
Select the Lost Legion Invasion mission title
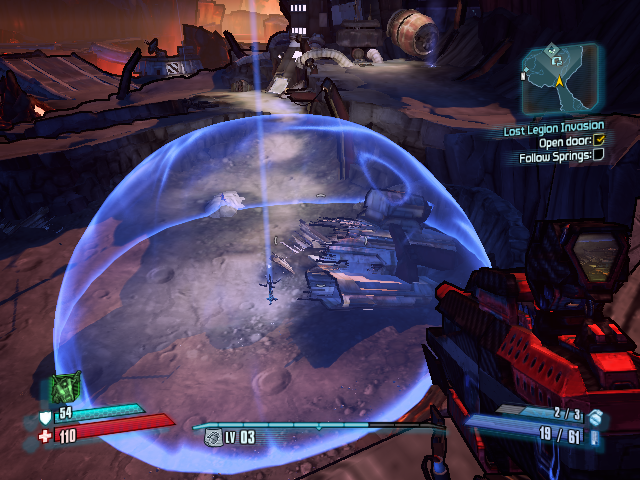click(553, 127)
